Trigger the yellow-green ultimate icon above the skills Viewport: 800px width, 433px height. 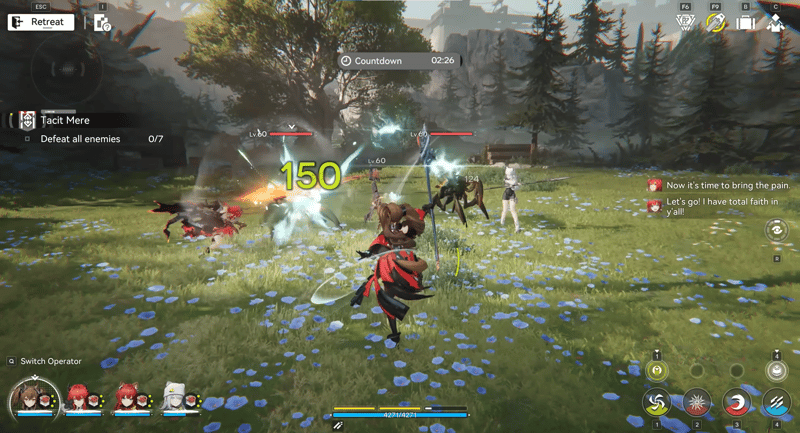[657, 370]
